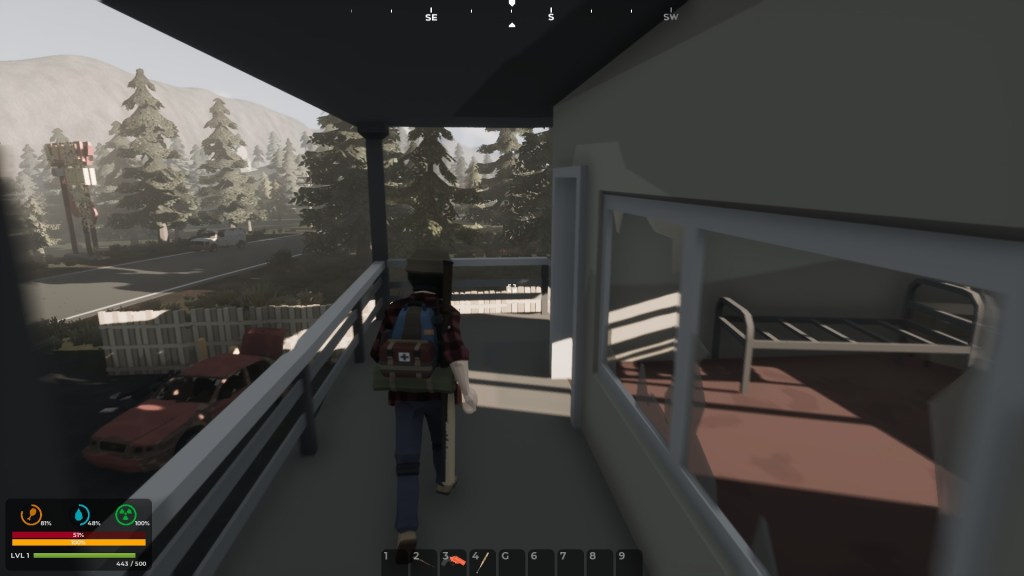Select the last hotbar slot numbered 9
This screenshot has width=1024, height=576.
(628, 559)
